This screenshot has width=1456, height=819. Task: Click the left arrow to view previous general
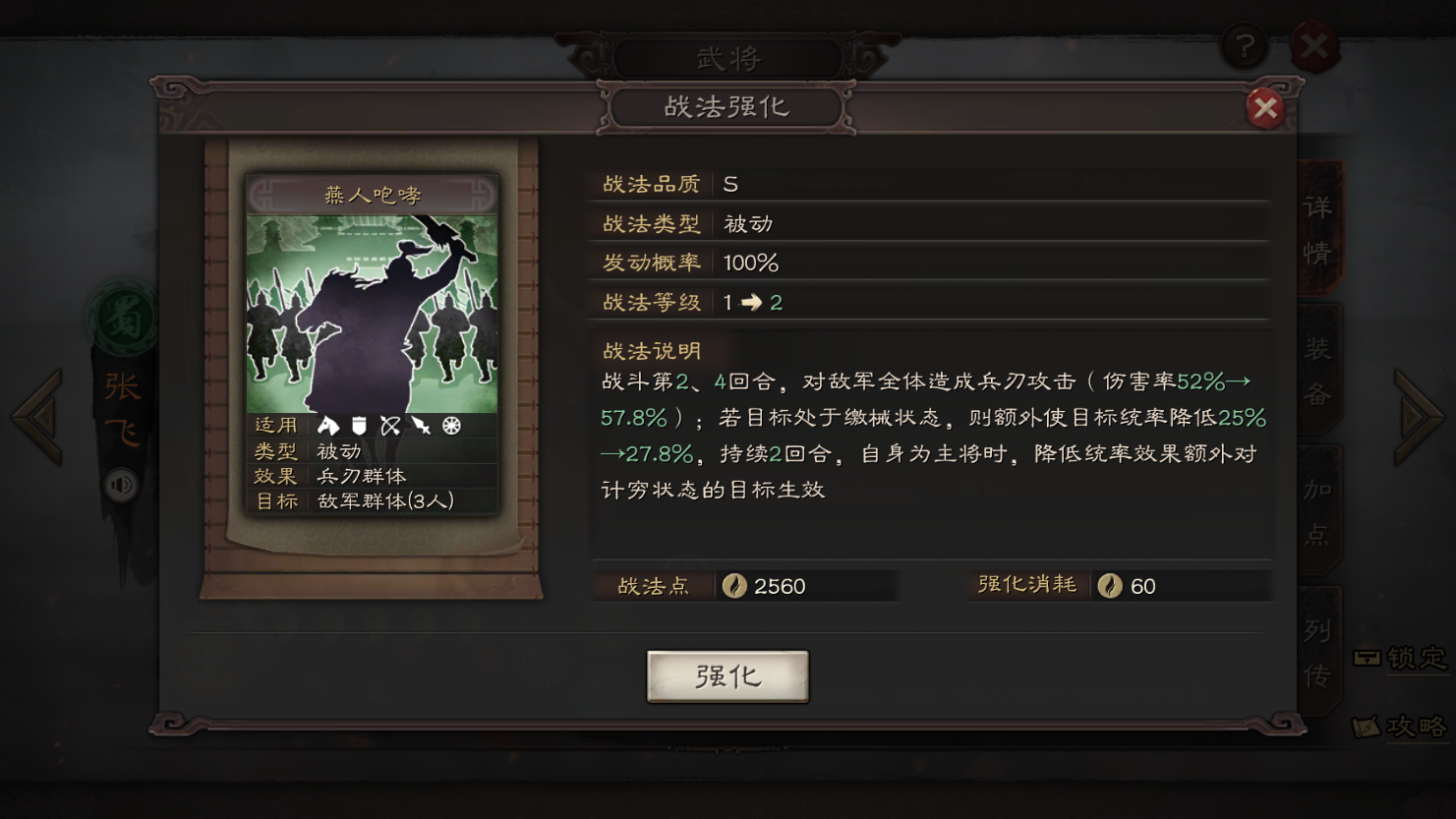[35, 414]
